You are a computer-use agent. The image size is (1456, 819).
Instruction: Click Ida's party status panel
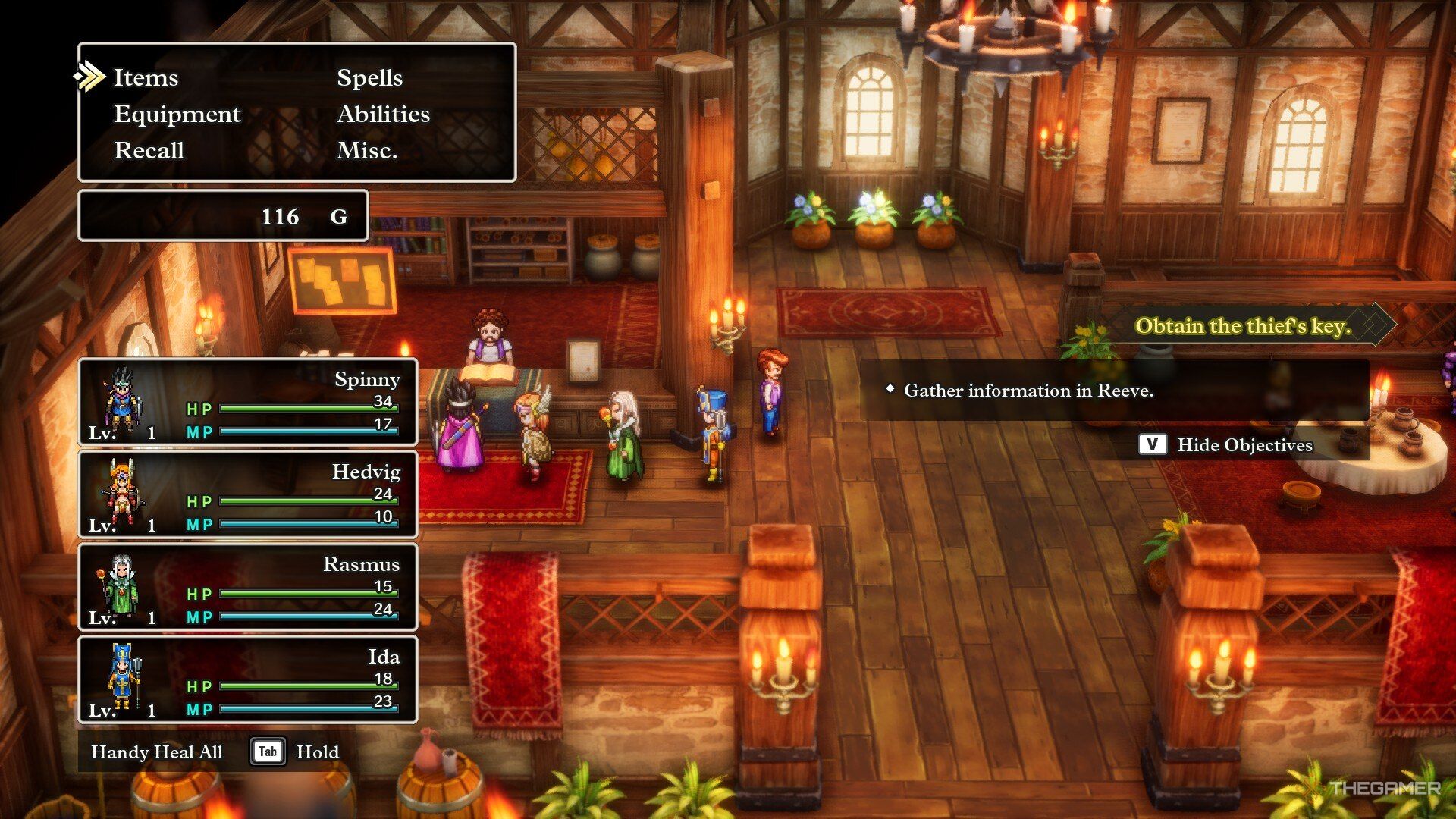click(x=248, y=679)
